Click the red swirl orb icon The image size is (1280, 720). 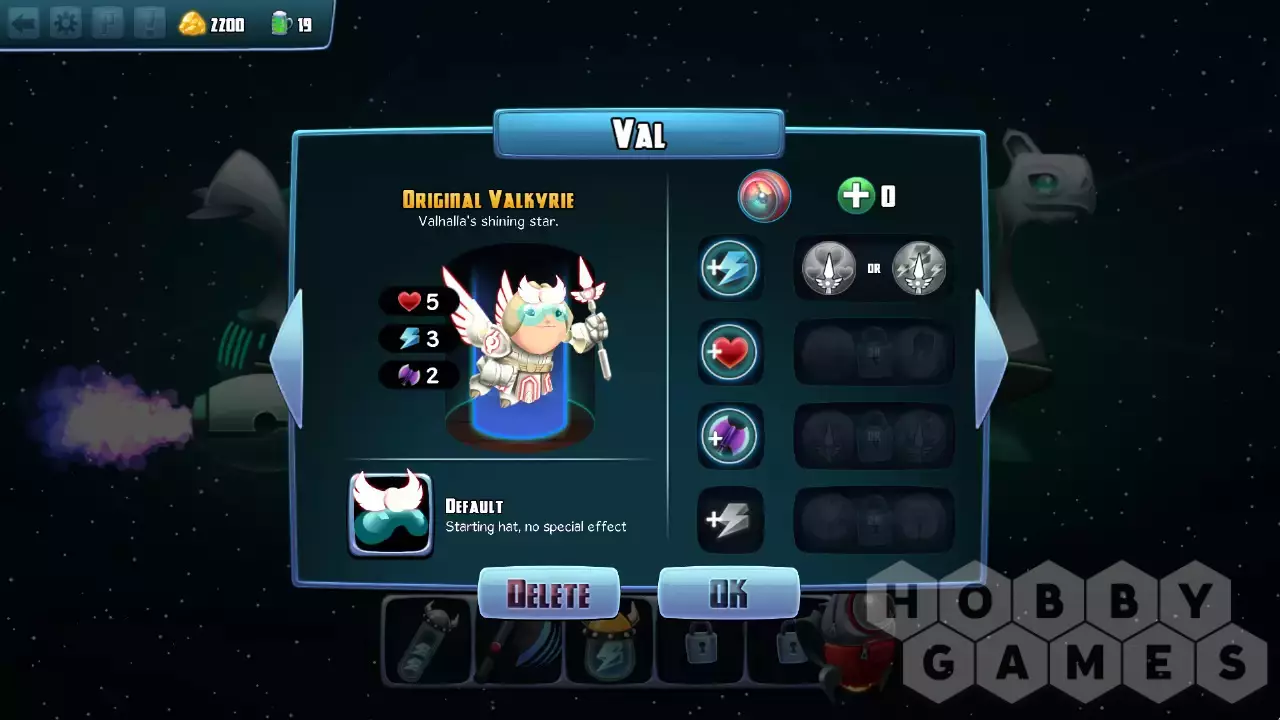(x=764, y=196)
